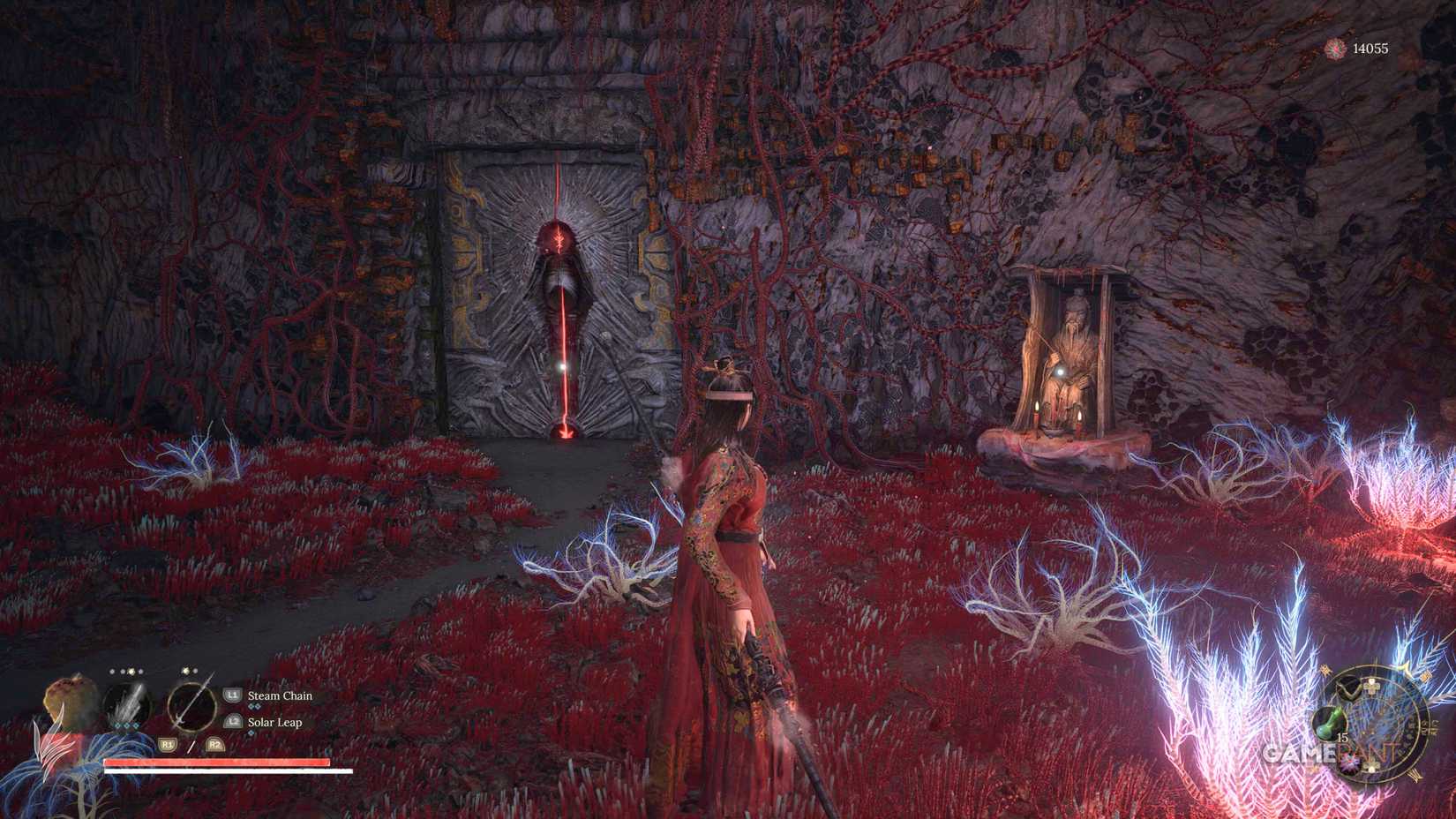This screenshot has width=1456, height=819.
Task: Toggle the lit dot above the weapon icon
Action: pyautogui.click(x=185, y=671)
